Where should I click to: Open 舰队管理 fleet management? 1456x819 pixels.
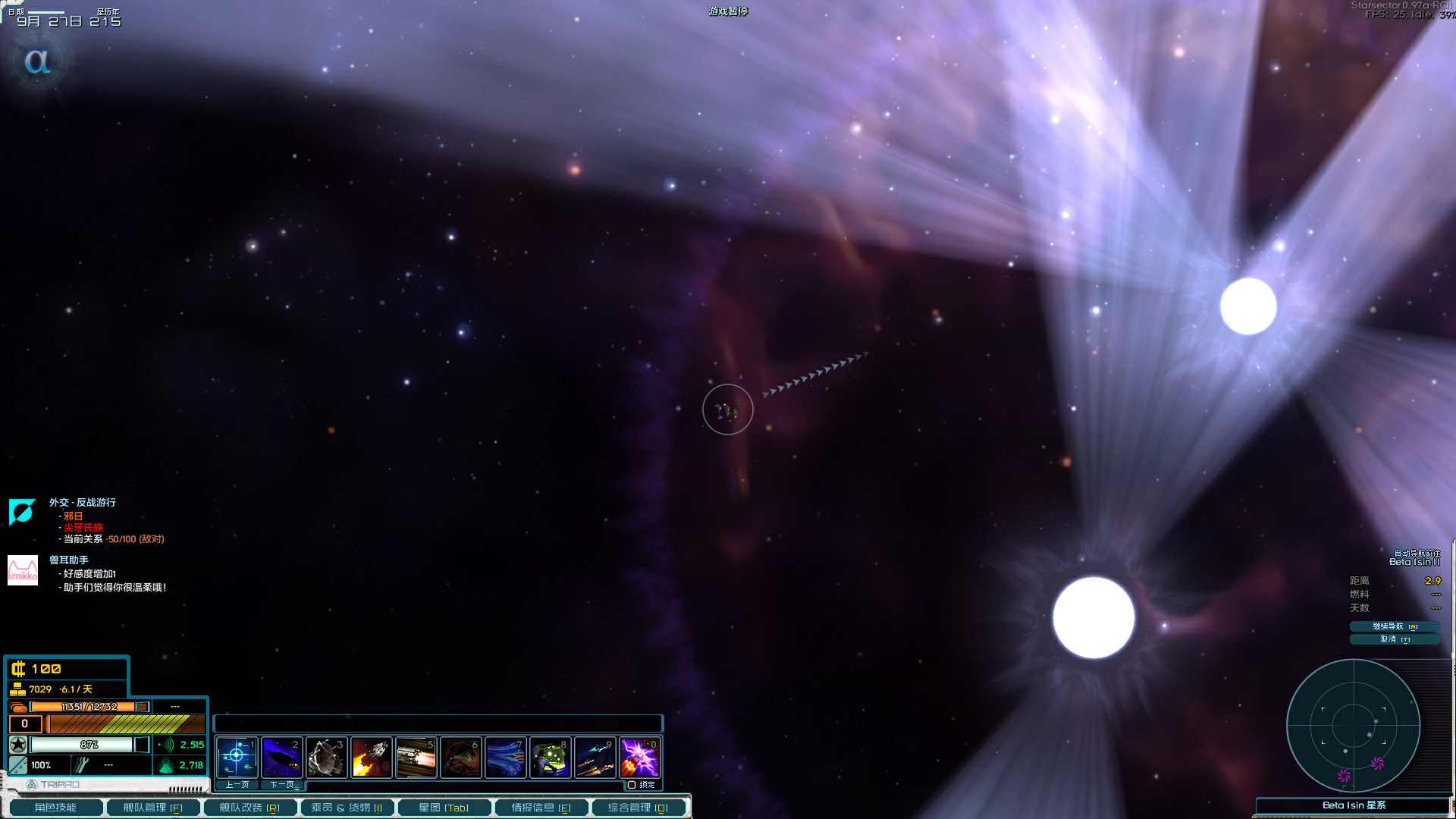point(153,808)
